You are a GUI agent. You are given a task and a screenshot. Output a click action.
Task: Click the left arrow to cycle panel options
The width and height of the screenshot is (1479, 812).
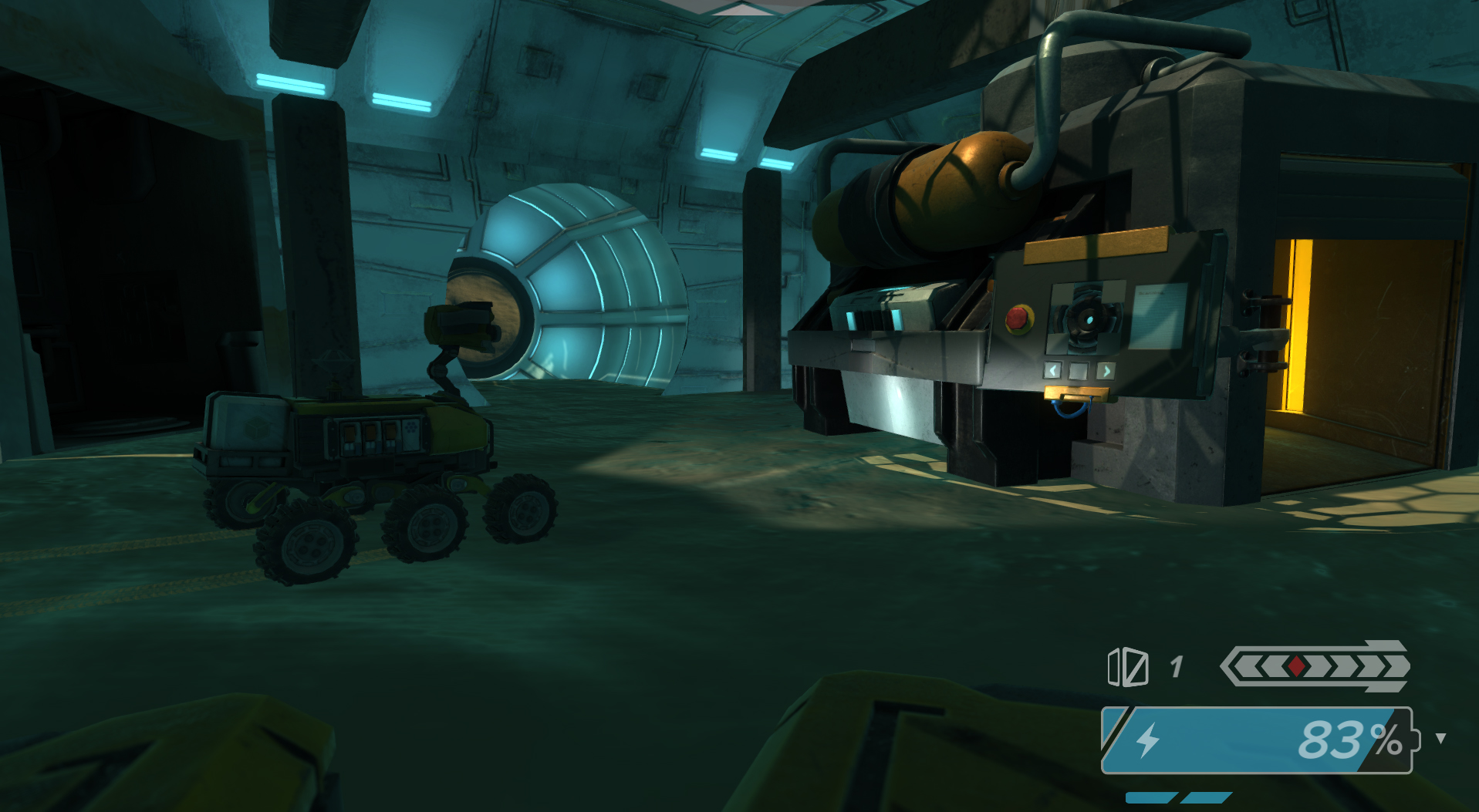click(x=1053, y=370)
